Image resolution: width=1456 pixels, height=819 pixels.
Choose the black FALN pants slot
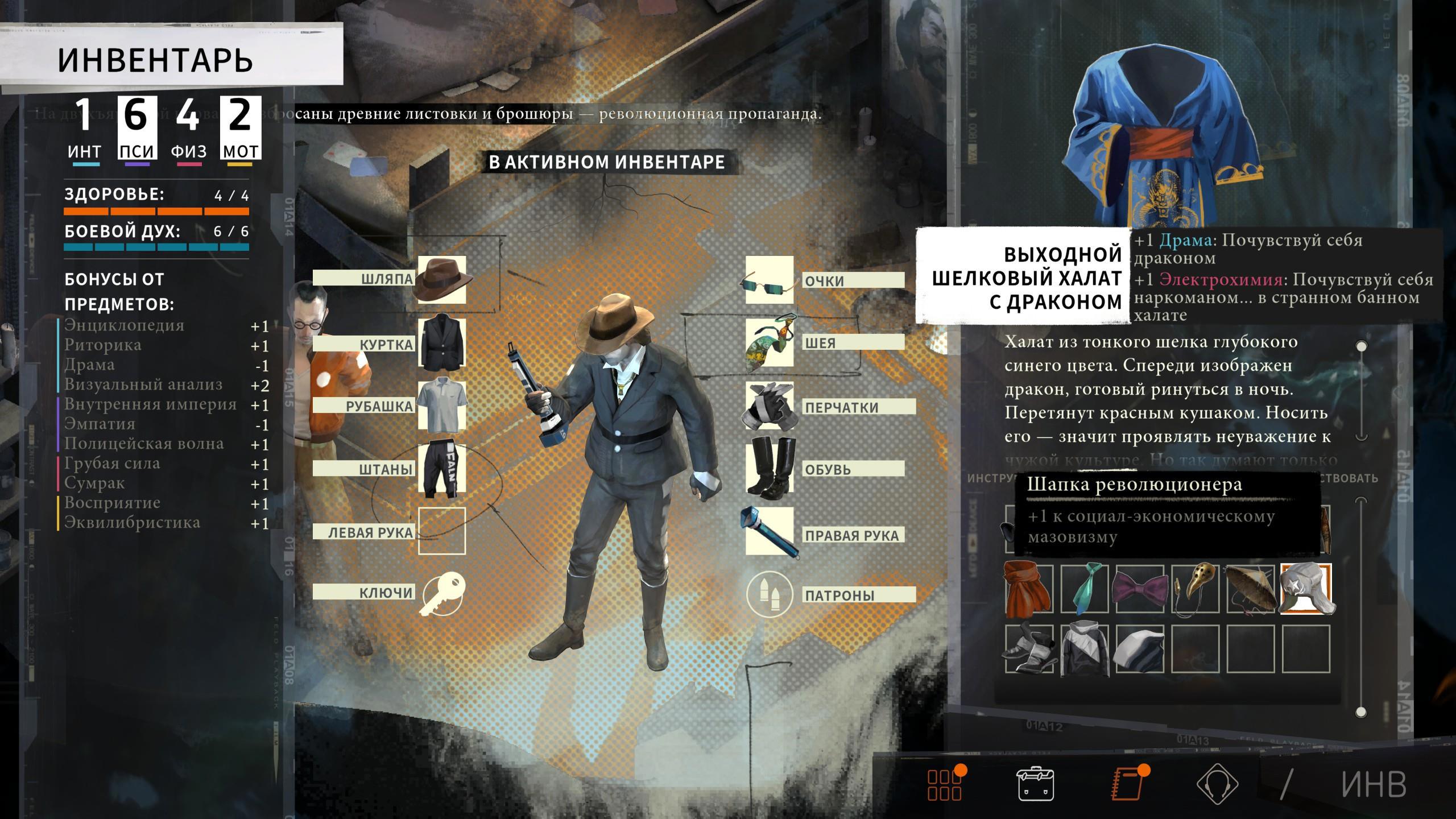tap(442, 468)
